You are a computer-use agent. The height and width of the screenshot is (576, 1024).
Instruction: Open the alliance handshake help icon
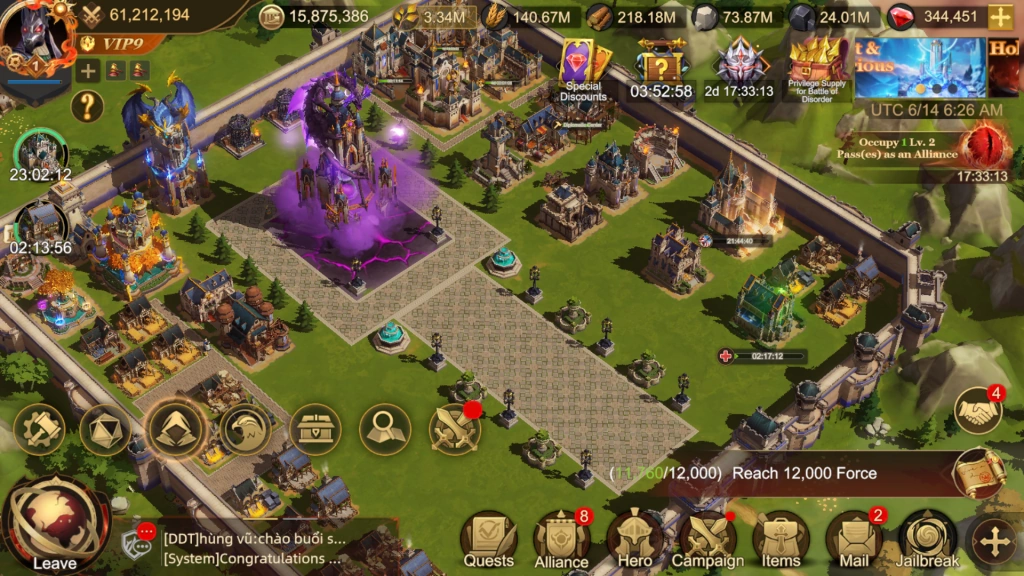click(977, 410)
